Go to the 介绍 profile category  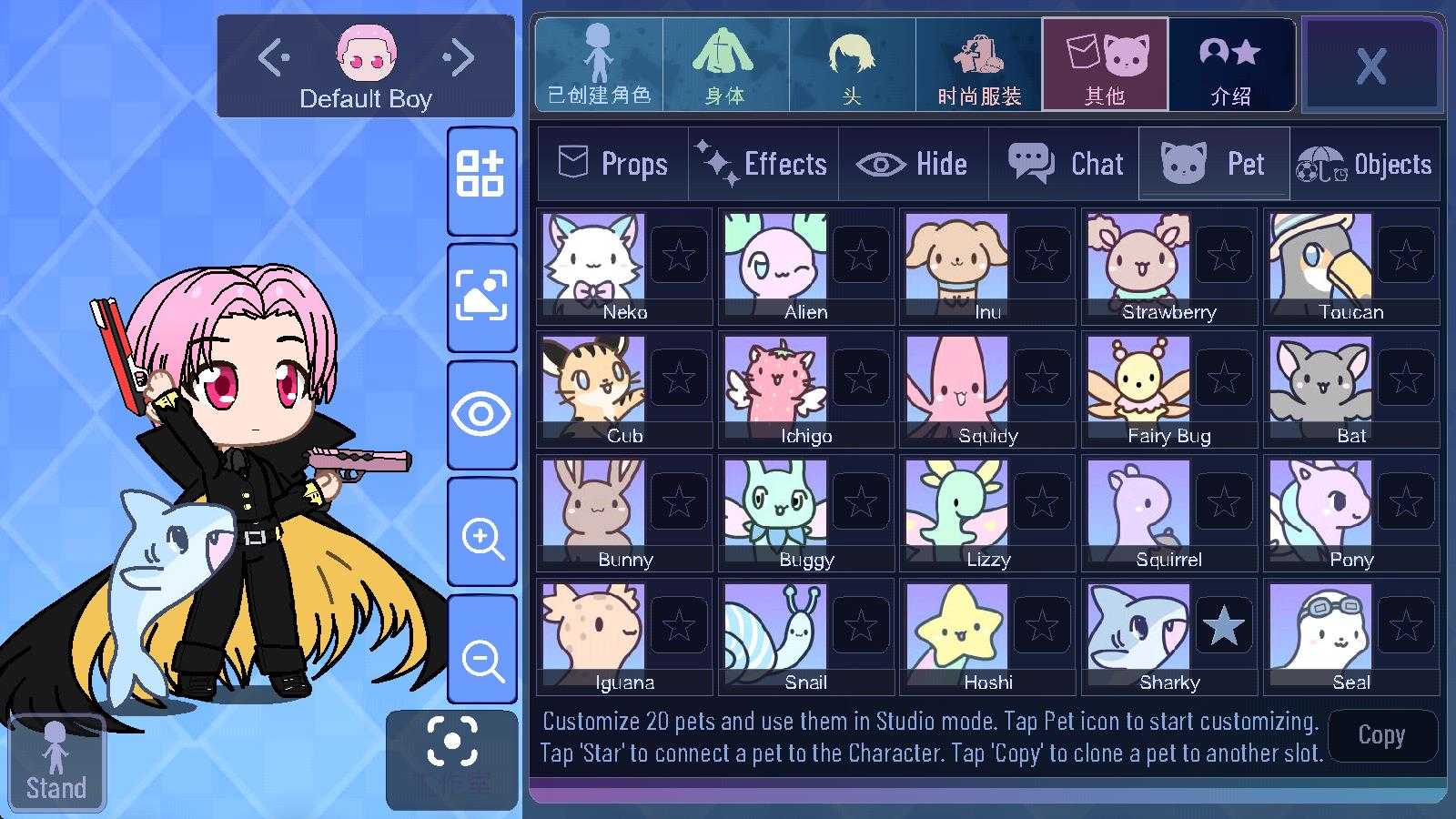tap(1231, 65)
